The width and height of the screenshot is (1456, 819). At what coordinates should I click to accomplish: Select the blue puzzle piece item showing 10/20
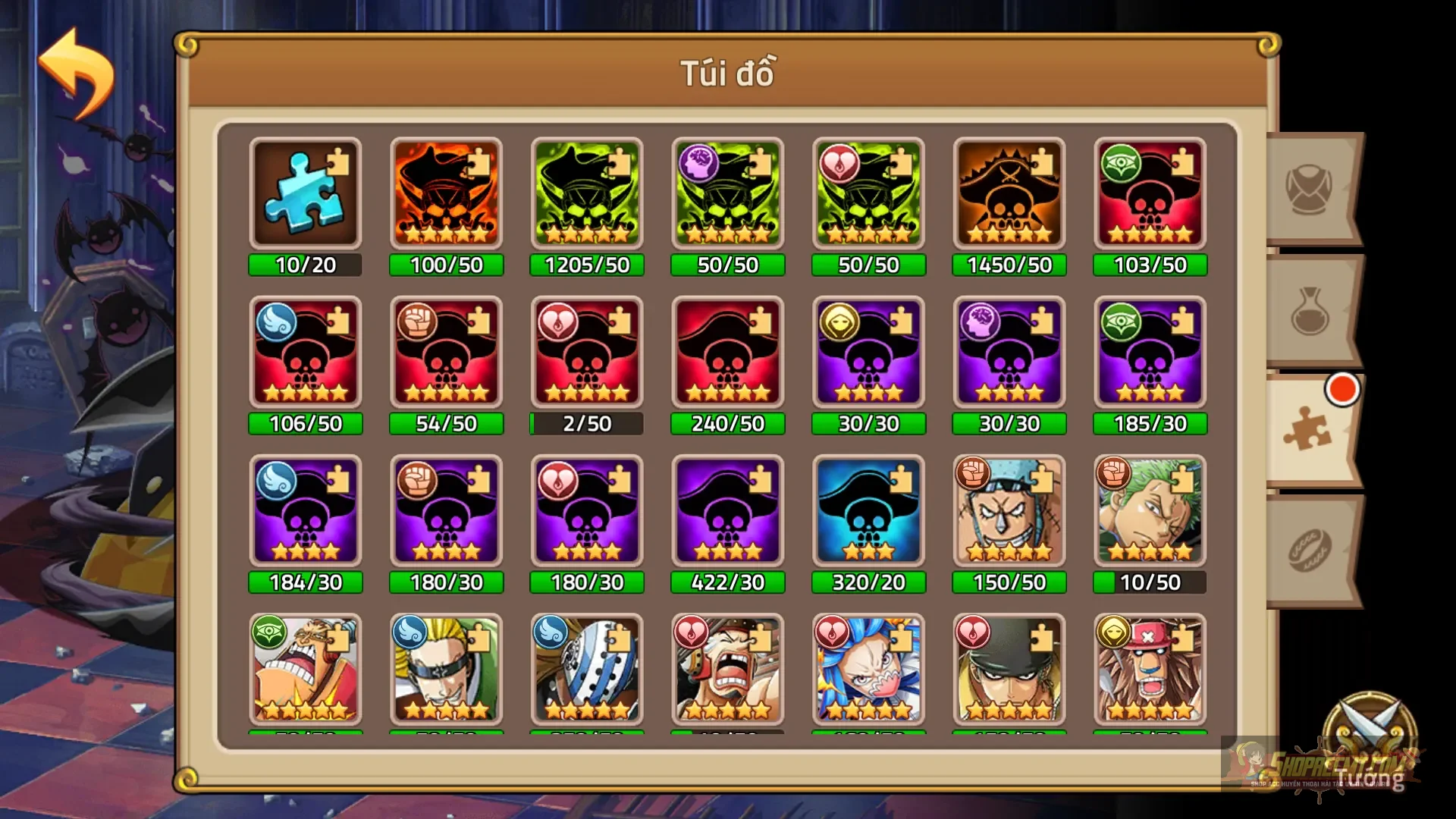306,193
